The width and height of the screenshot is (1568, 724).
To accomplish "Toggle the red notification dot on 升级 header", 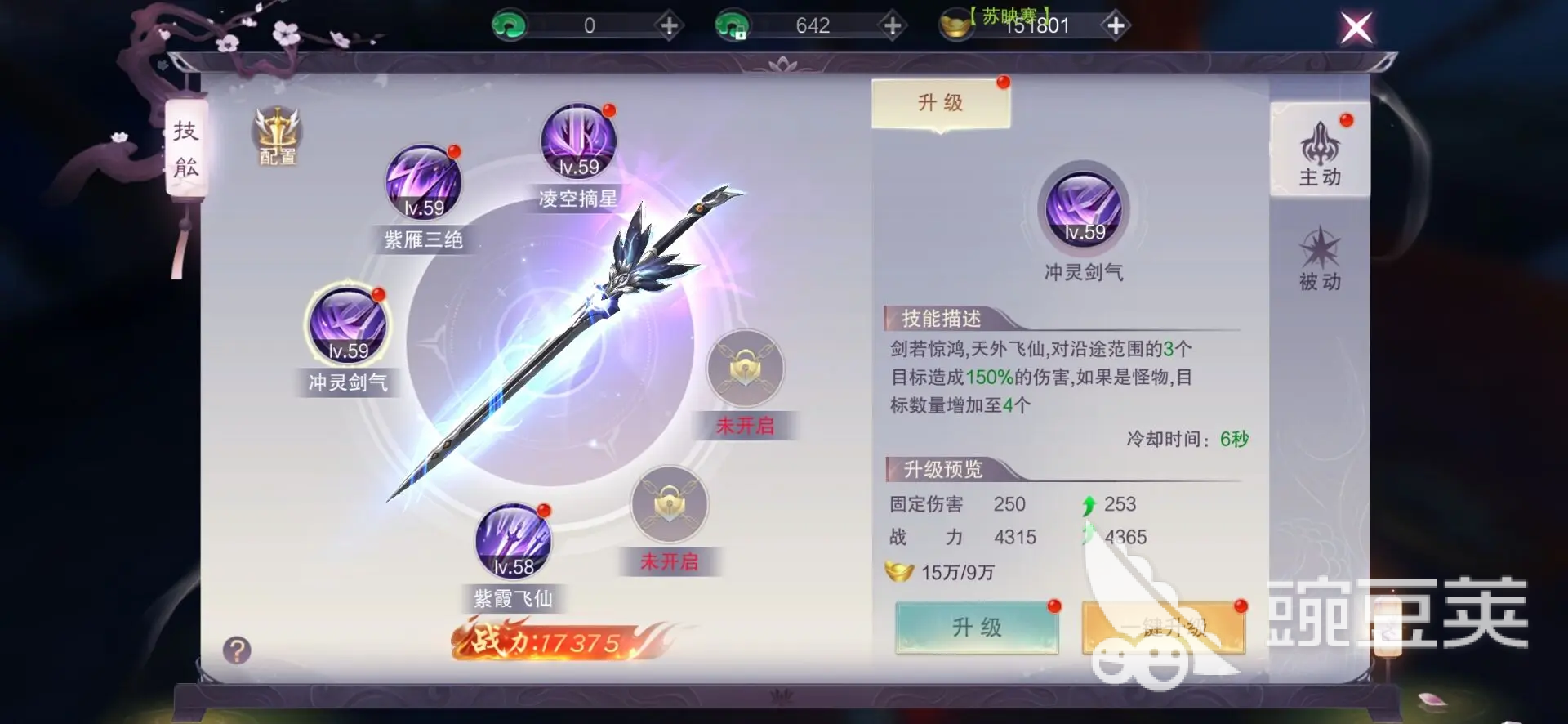I will pos(1003,82).
